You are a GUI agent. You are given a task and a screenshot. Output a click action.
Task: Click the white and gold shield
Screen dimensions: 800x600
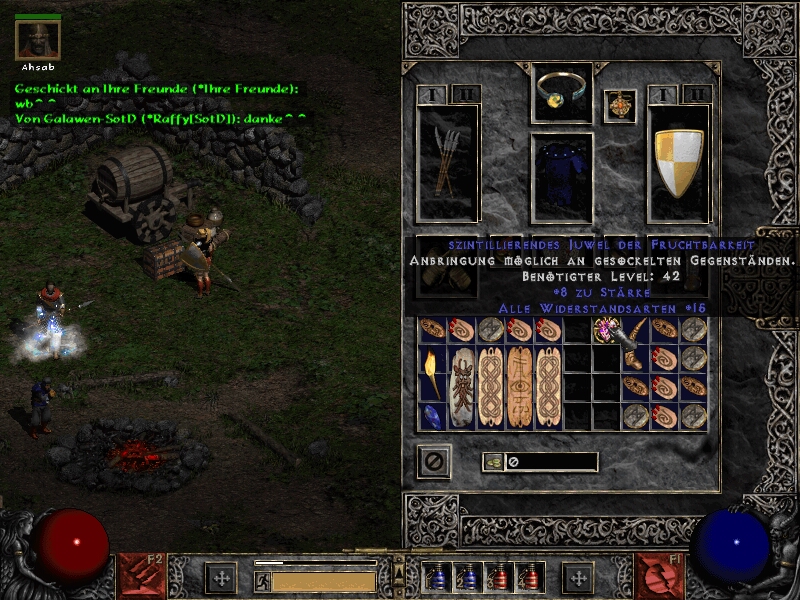pos(678,162)
